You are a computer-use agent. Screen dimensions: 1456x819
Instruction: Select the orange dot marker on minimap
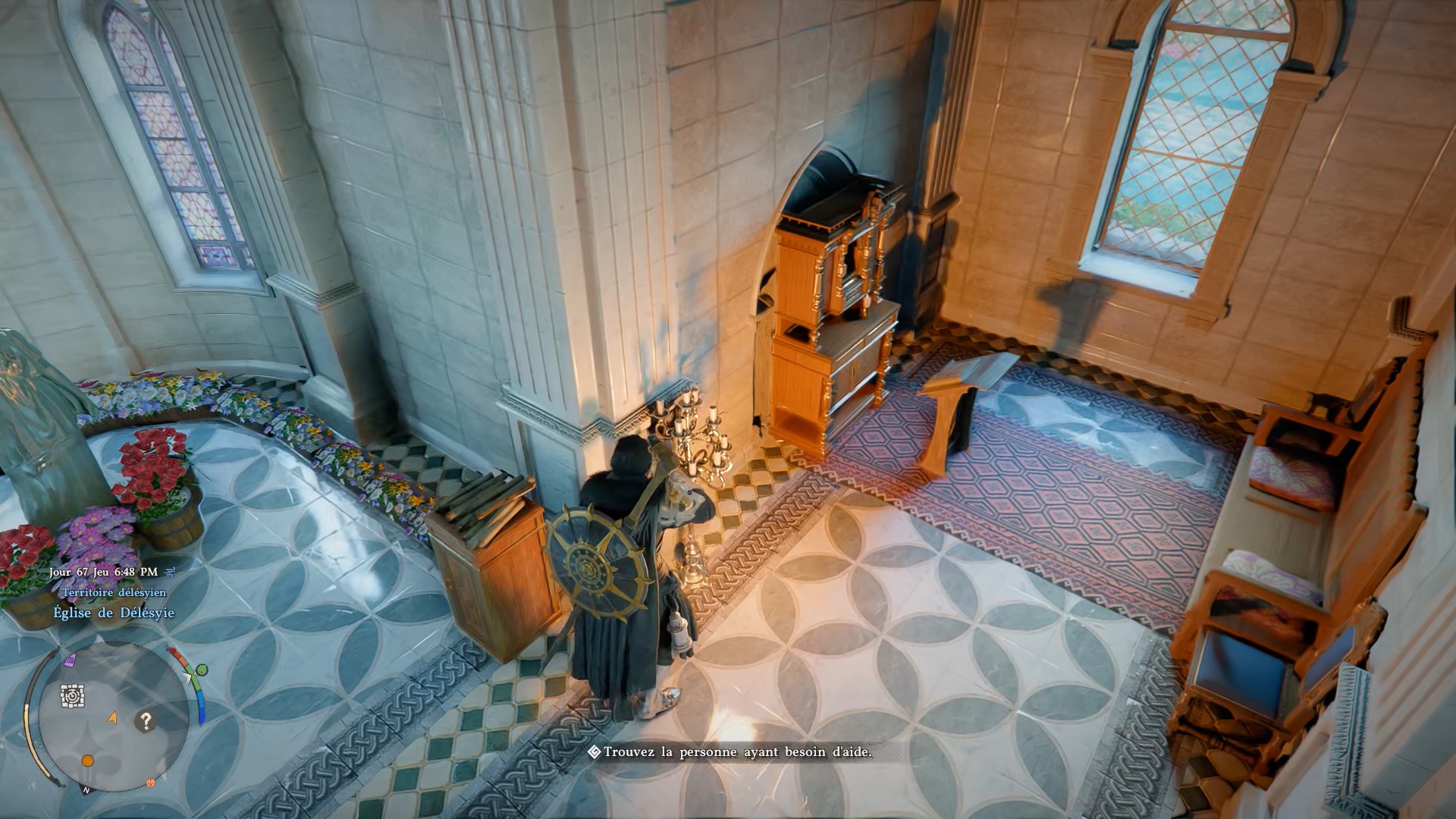[88, 761]
